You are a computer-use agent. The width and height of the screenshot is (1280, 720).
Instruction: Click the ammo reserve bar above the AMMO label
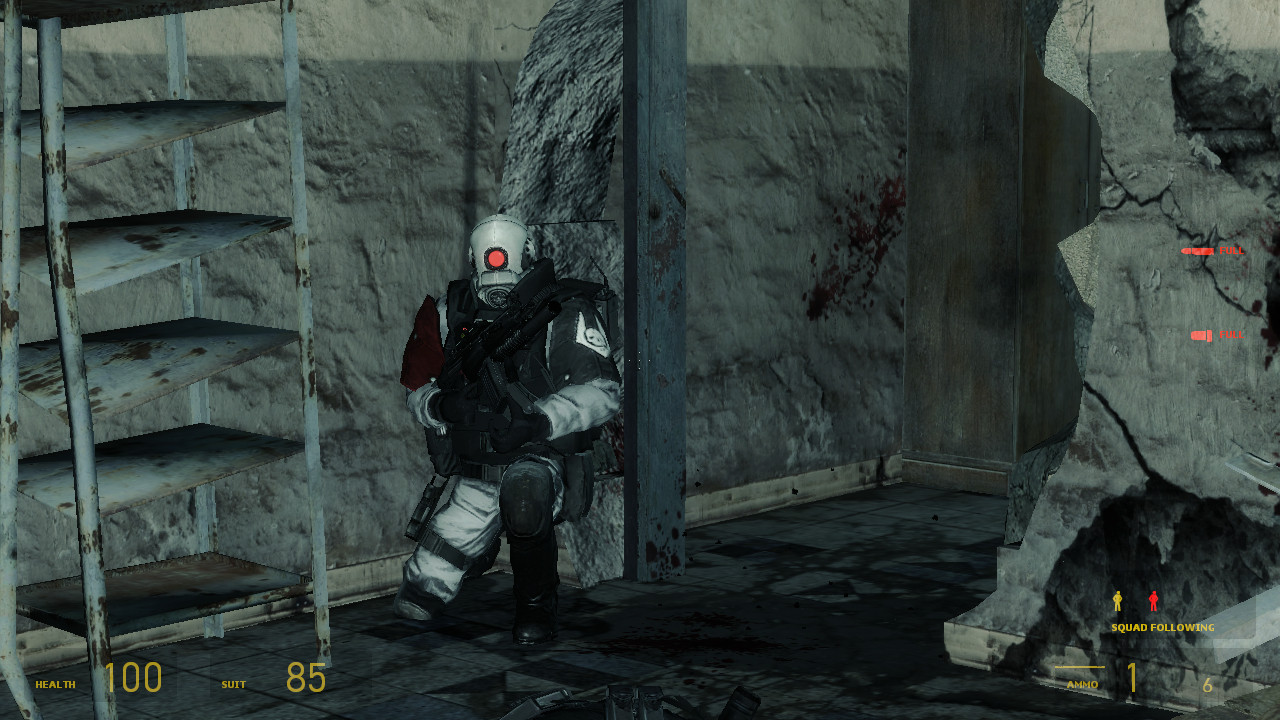pos(1079,666)
